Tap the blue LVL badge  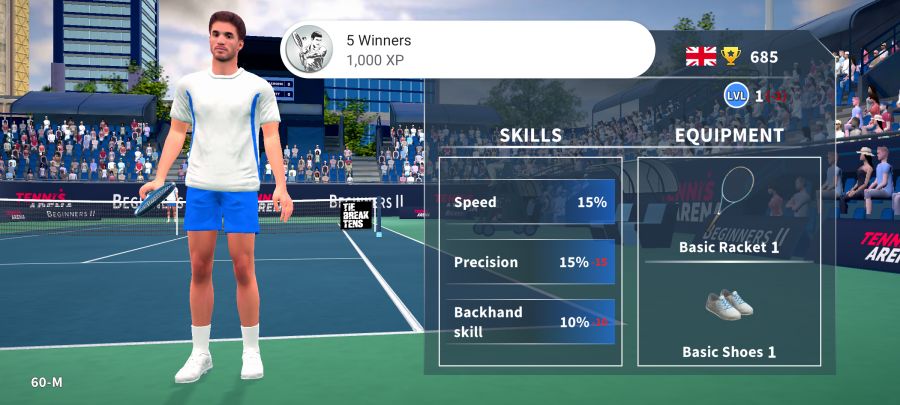coord(736,96)
